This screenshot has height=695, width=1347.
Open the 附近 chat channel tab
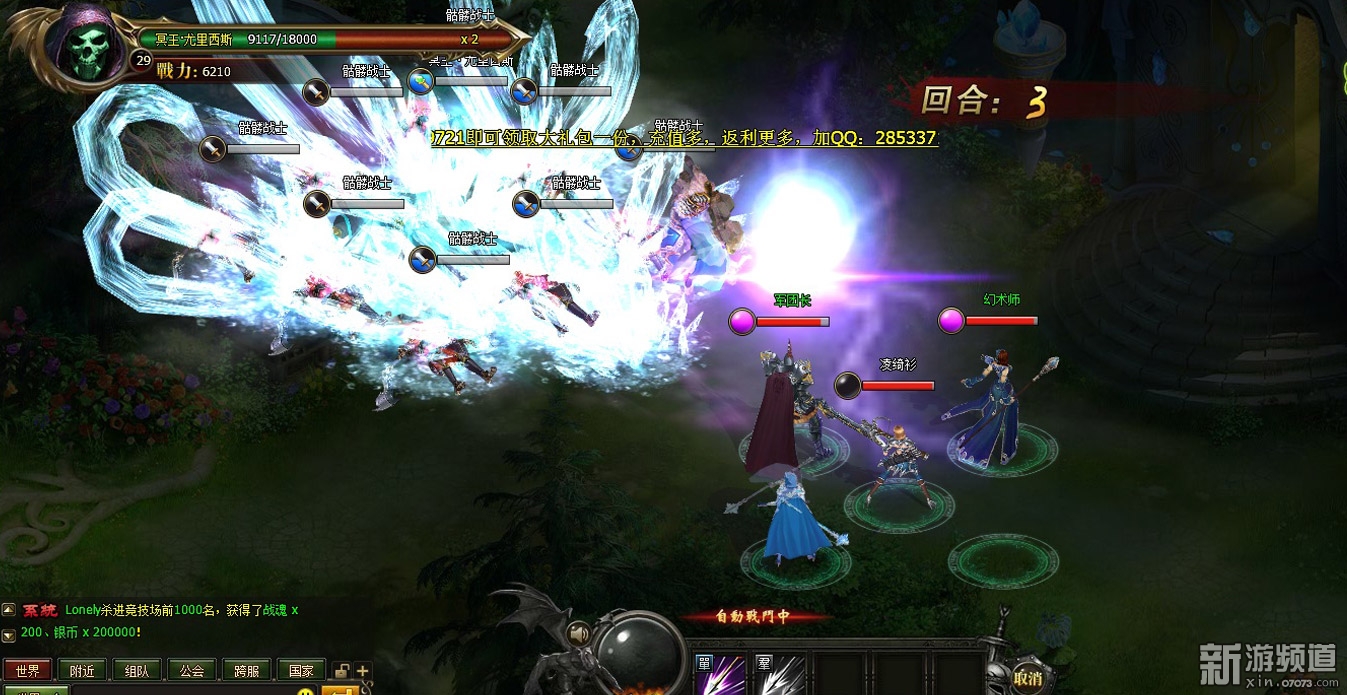[x=82, y=671]
